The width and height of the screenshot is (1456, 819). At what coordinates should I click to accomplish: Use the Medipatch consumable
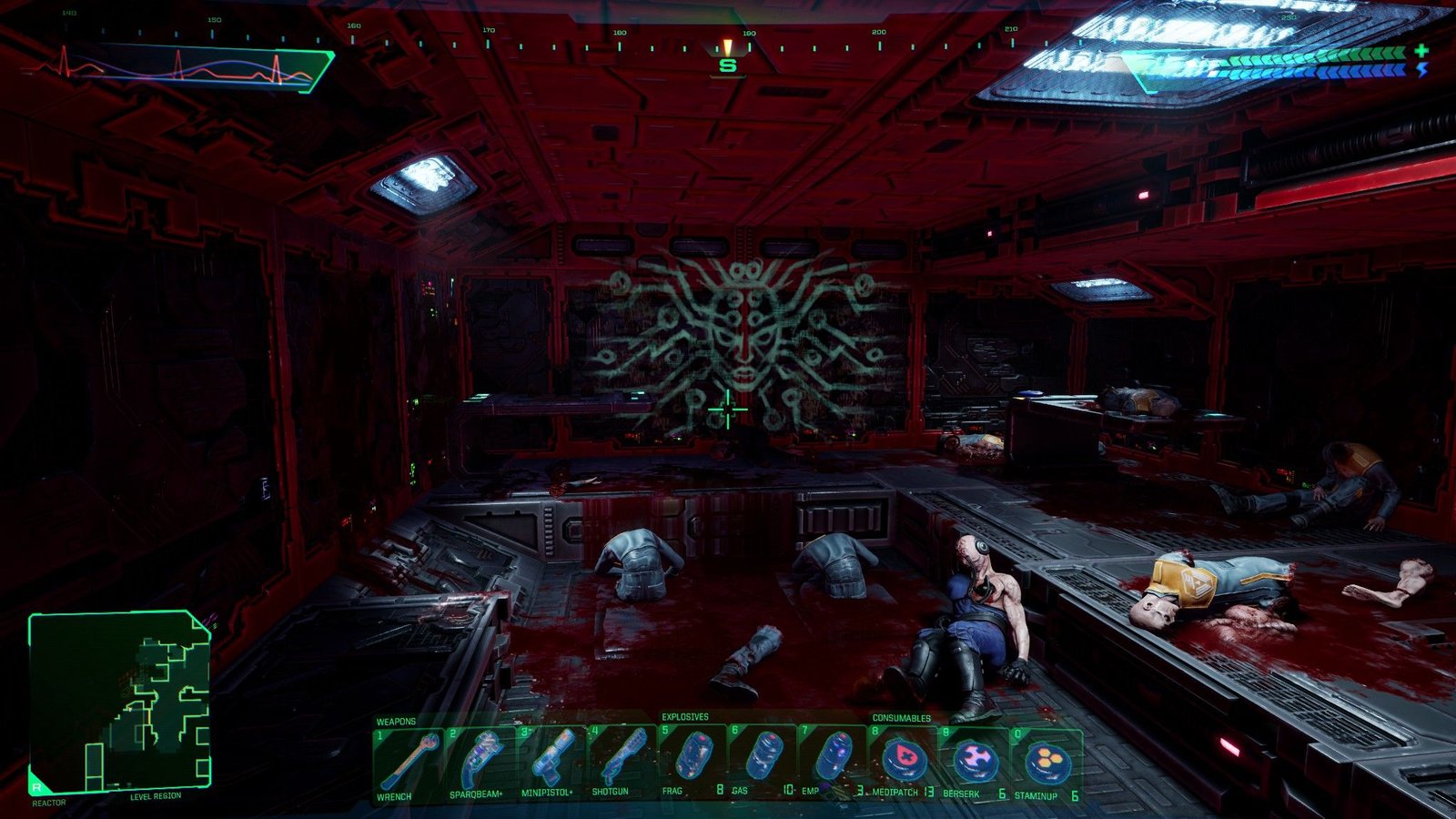click(x=904, y=761)
